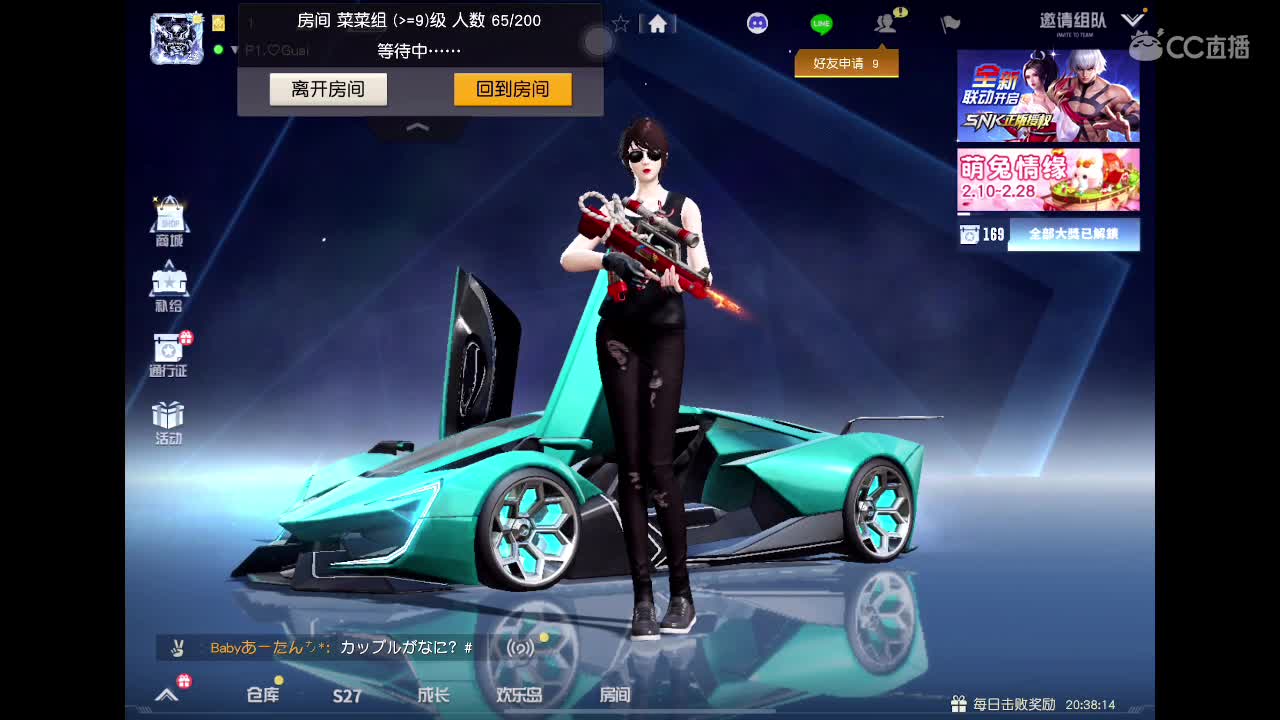The image size is (1280, 720).
Task: Expand the 邀请组队 dropdown chevron
Action: (1132, 18)
